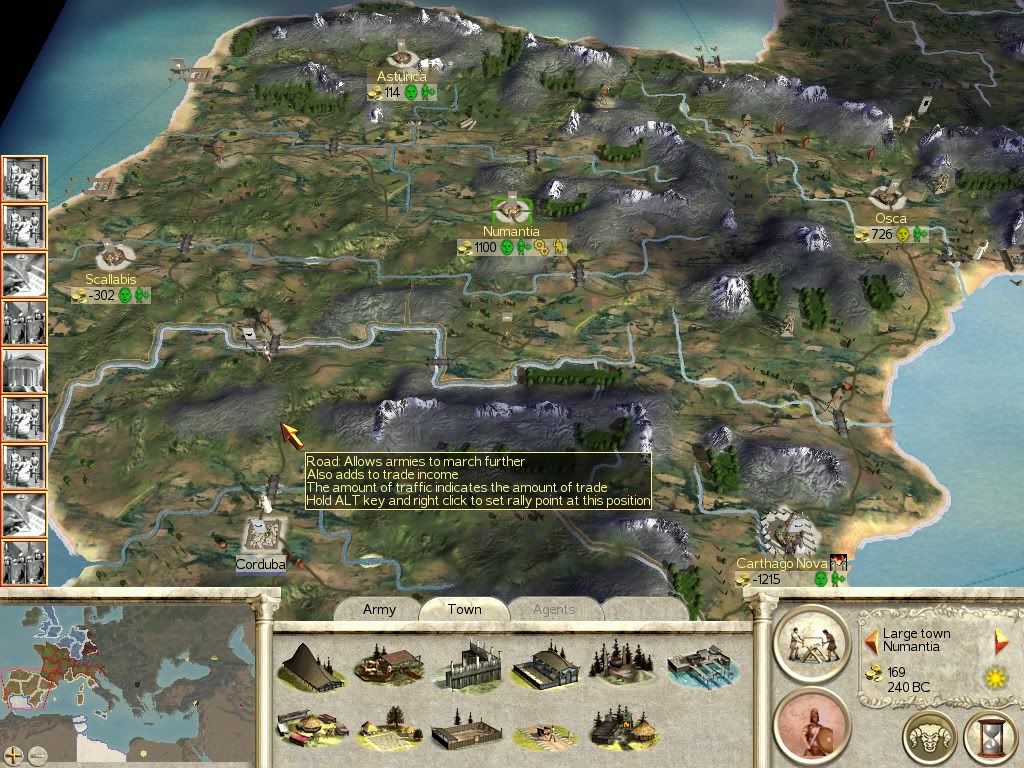The image size is (1024, 768).
Task: Switch to the Army tab
Action: [x=379, y=609]
